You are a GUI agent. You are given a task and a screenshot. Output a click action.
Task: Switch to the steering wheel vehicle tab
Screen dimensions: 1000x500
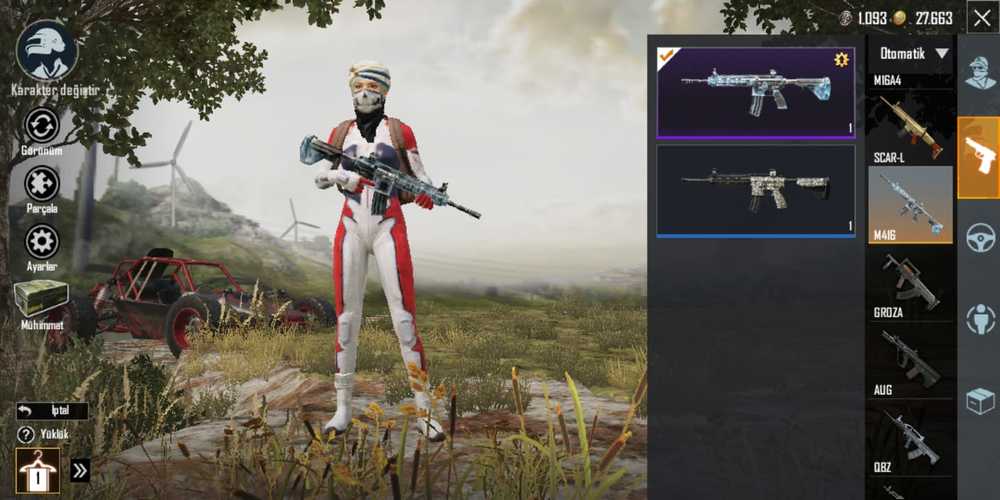pos(980,238)
